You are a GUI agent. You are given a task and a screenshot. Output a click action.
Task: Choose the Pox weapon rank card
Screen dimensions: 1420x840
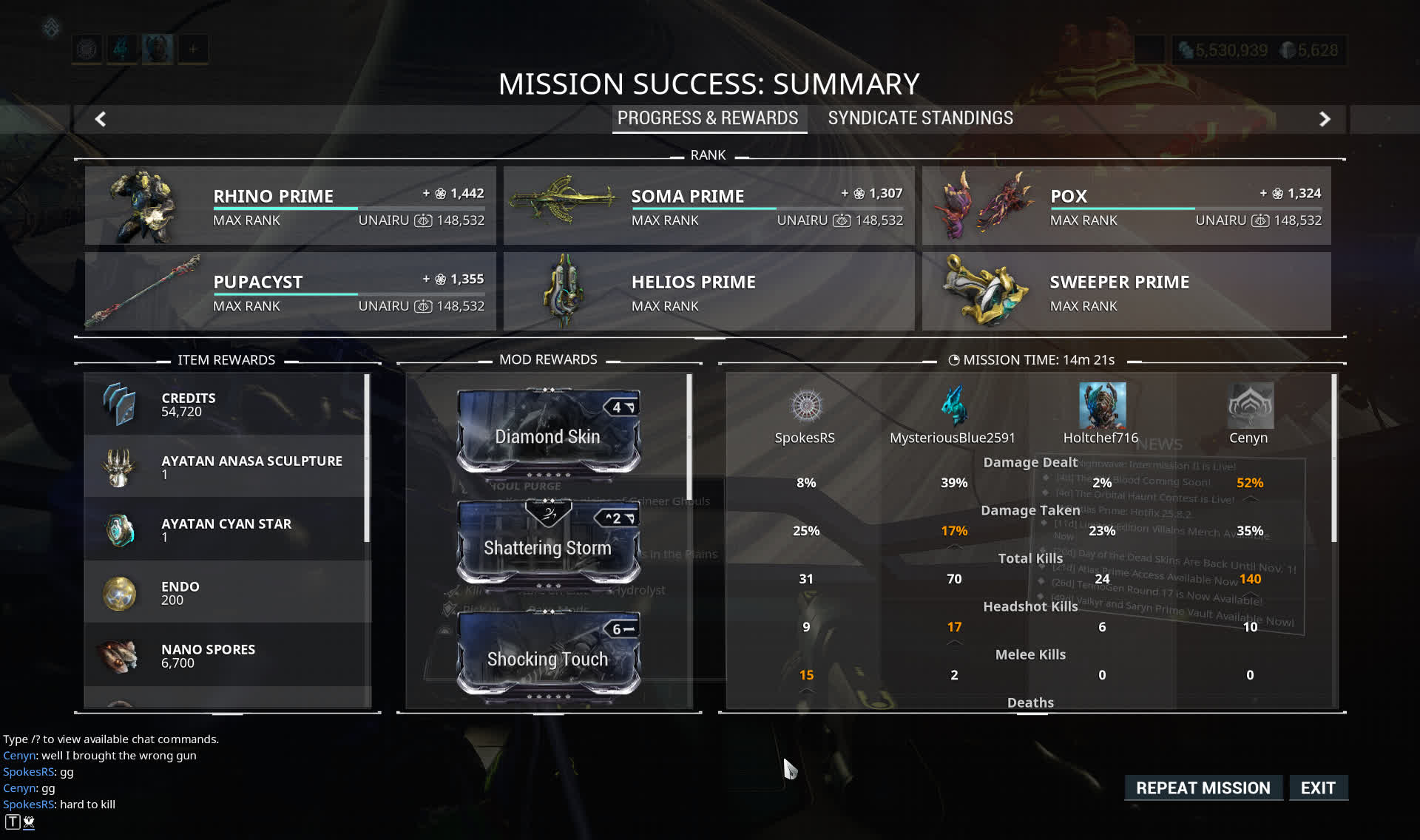[x=1126, y=206]
